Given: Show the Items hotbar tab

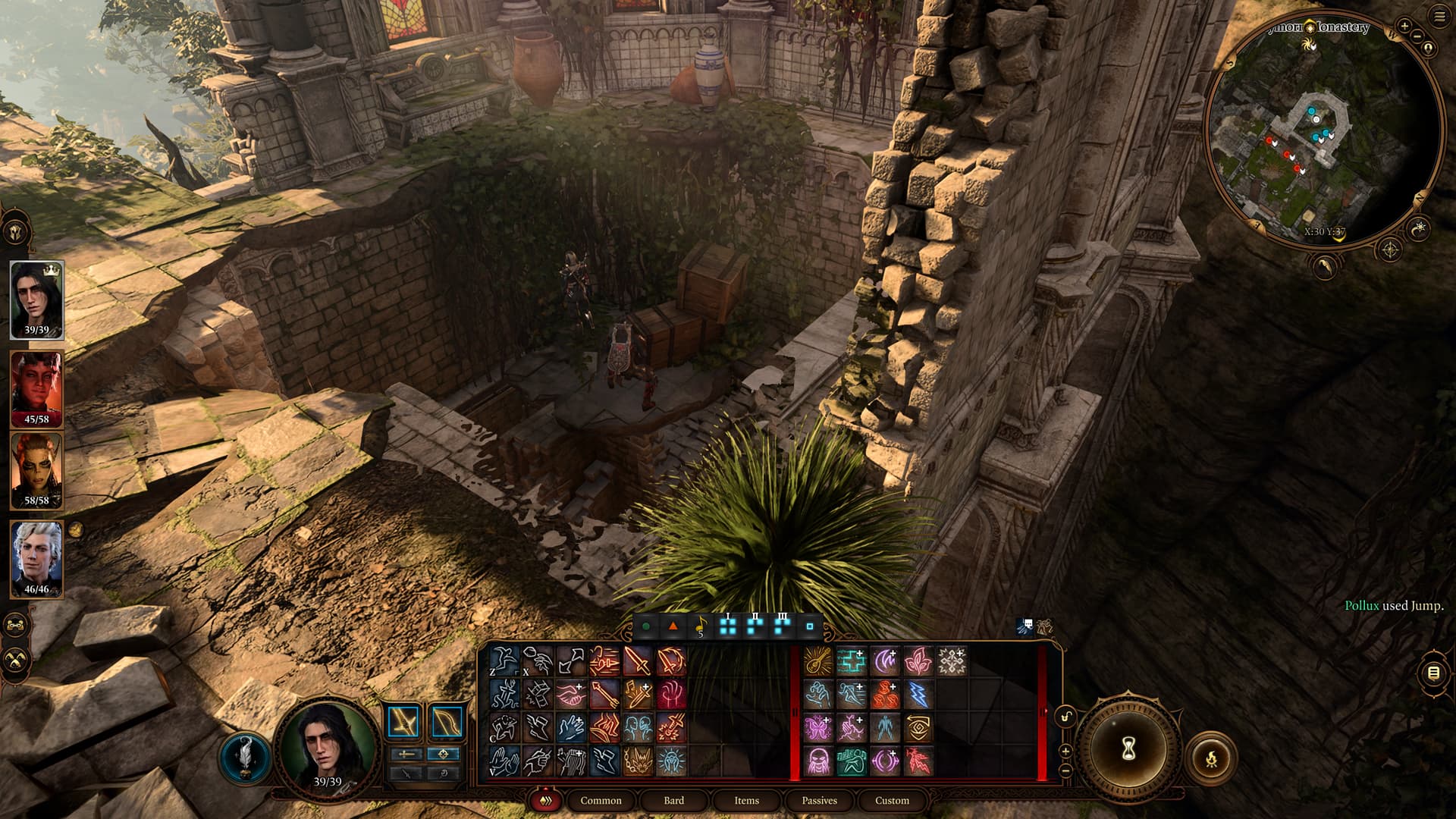Looking at the screenshot, I should [746, 800].
